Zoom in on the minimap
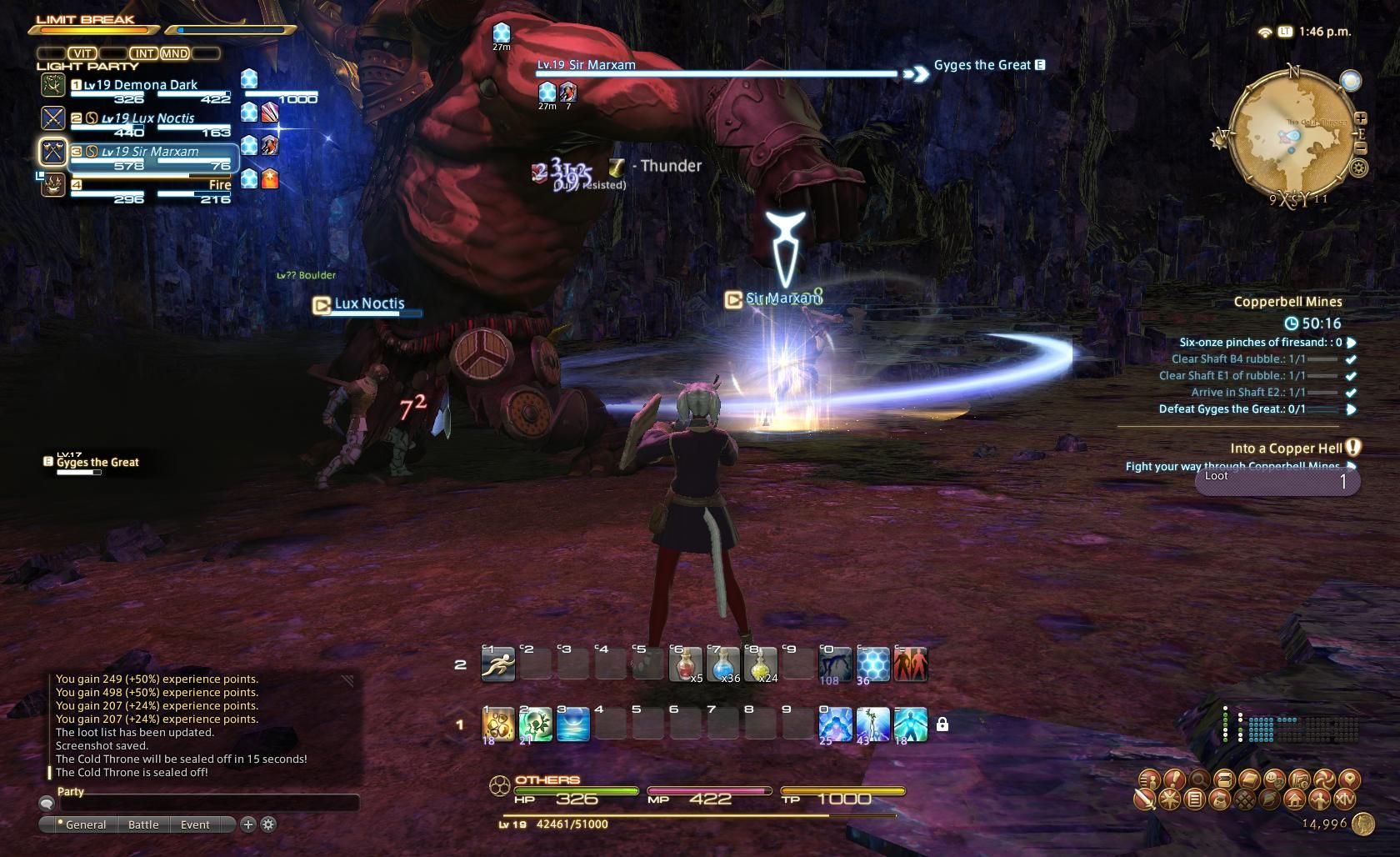The image size is (1400, 857). click(1360, 118)
